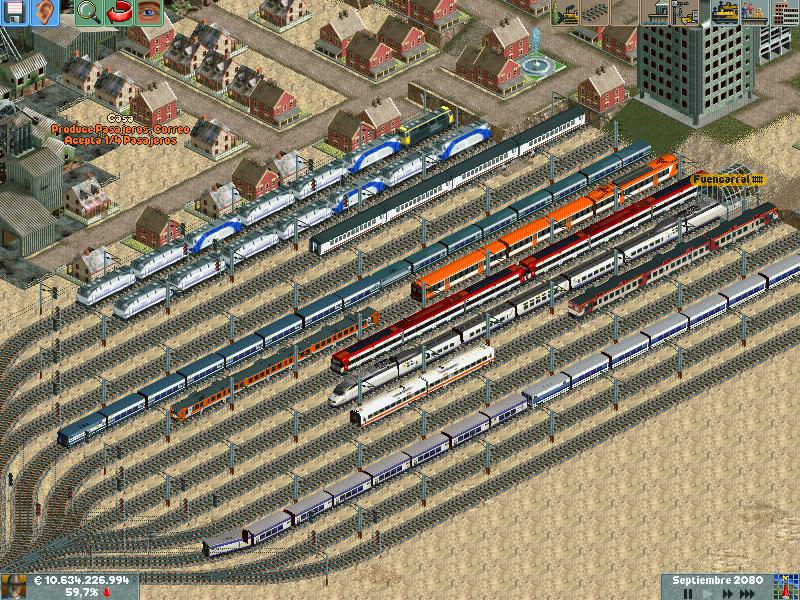Screen dimensions: 800x600
Task: Select the bulldozer landscaping tool
Action: click(x=567, y=12)
